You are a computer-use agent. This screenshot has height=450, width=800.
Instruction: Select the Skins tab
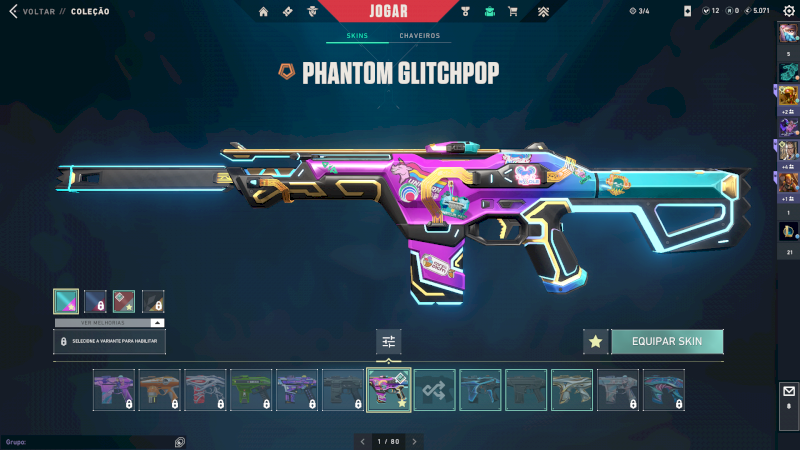(x=357, y=36)
